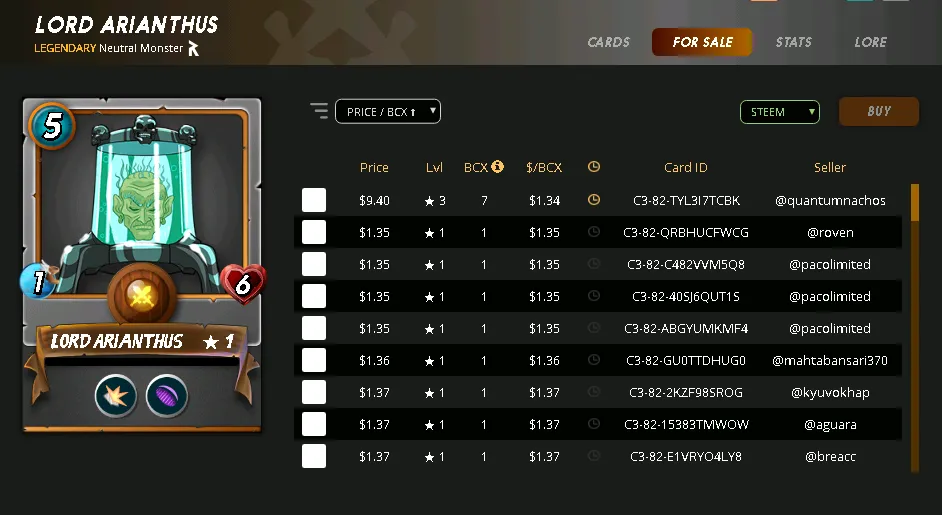Open the For Sale tab
942x515 pixels.
coord(702,42)
